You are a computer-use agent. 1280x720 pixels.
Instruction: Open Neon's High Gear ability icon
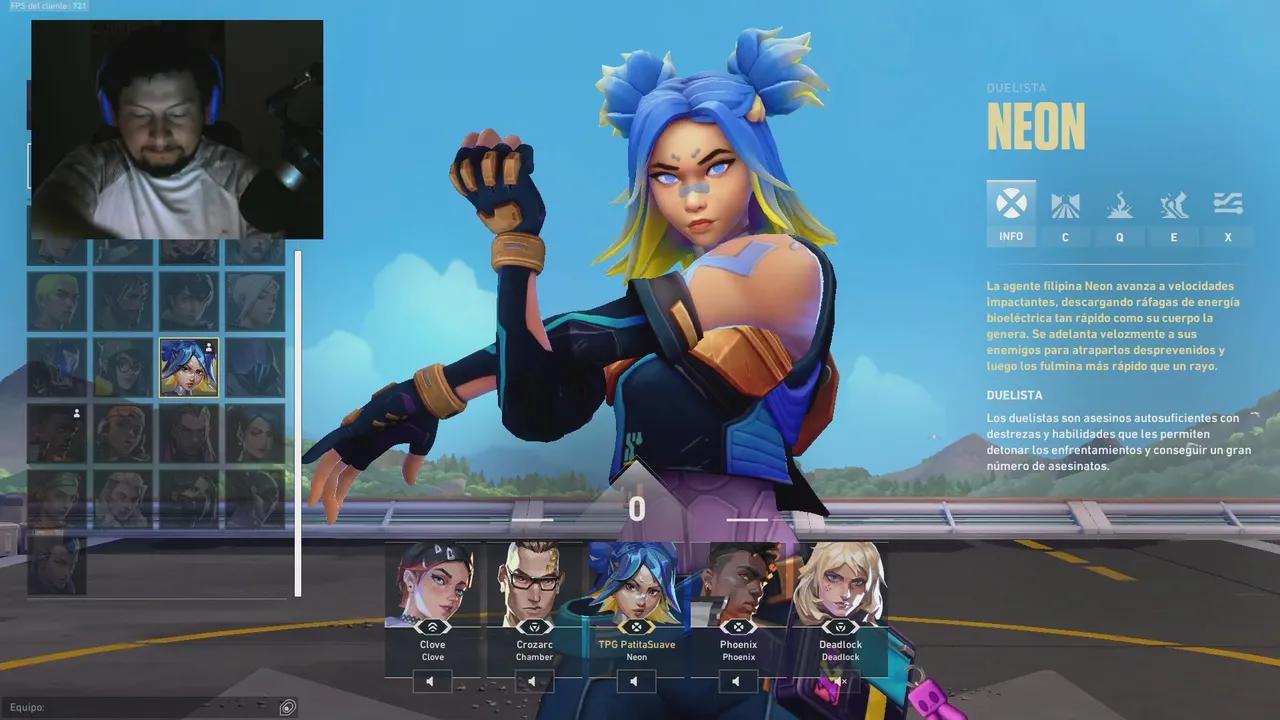pyautogui.click(x=1174, y=205)
